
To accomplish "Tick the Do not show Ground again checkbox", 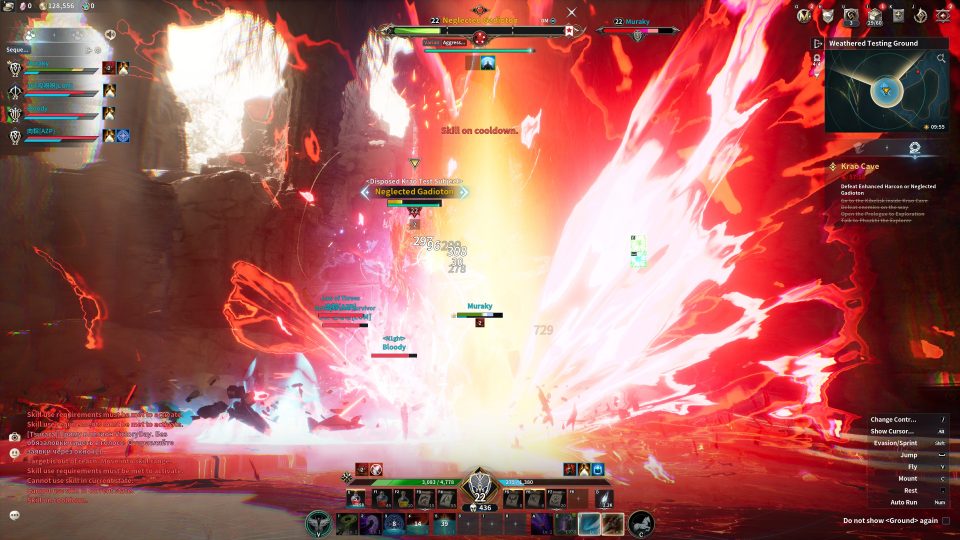I will coord(946,520).
